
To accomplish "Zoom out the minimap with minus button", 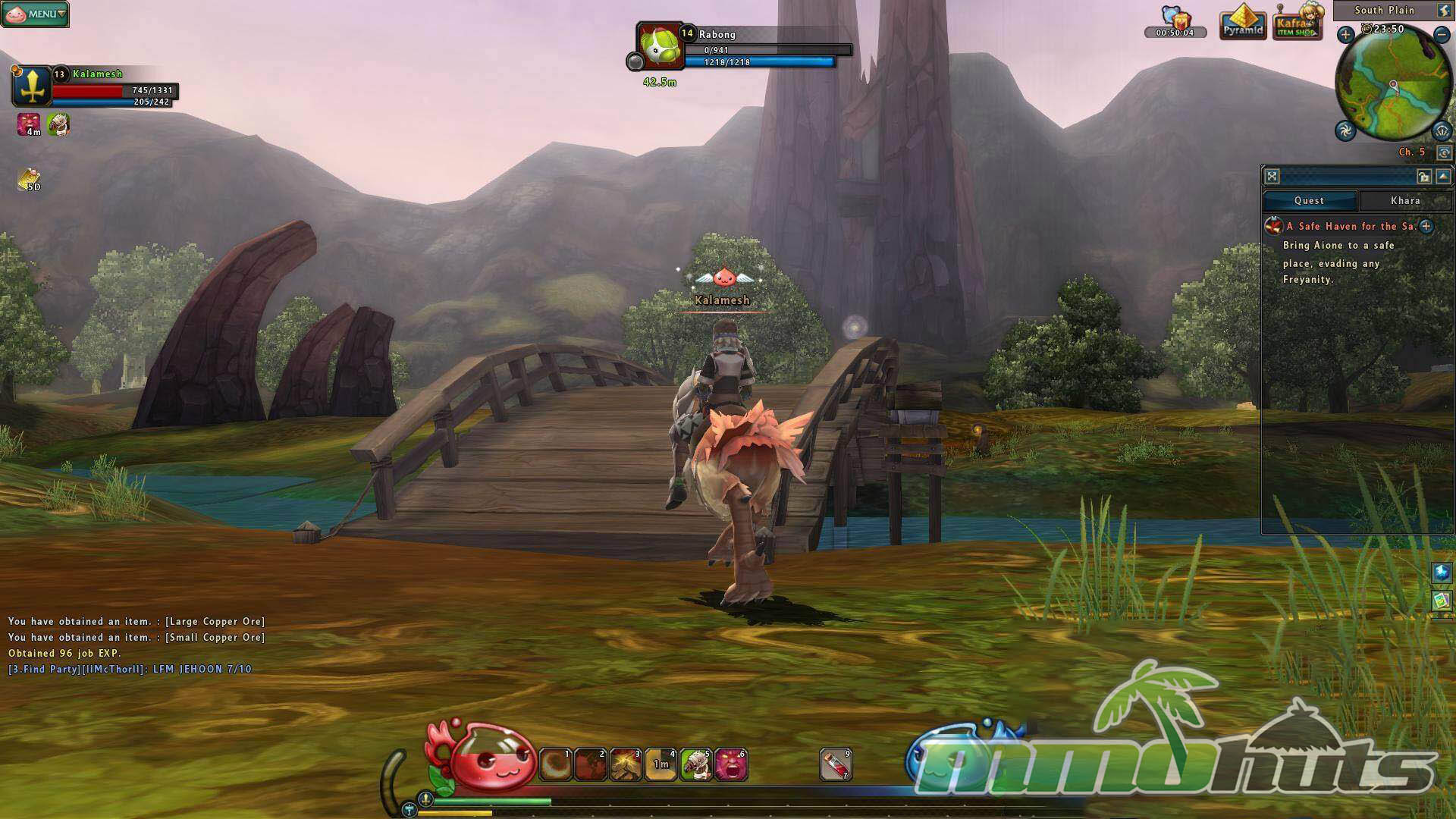I will (x=1442, y=34).
